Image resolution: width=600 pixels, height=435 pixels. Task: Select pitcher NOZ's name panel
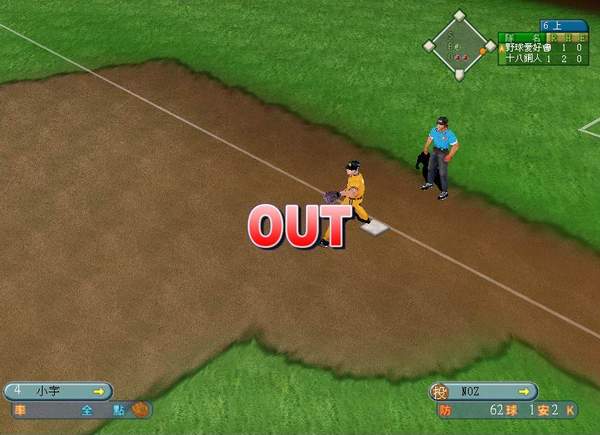(x=485, y=391)
